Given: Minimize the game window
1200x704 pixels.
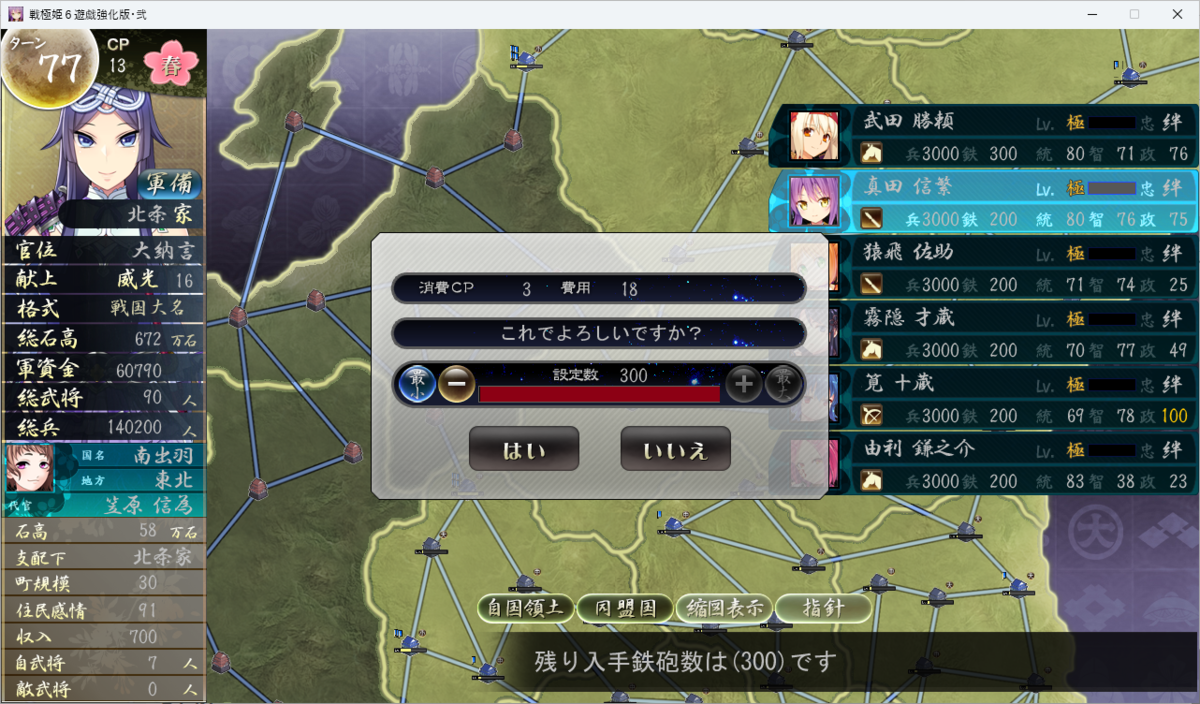Looking at the screenshot, I should click(x=1087, y=14).
